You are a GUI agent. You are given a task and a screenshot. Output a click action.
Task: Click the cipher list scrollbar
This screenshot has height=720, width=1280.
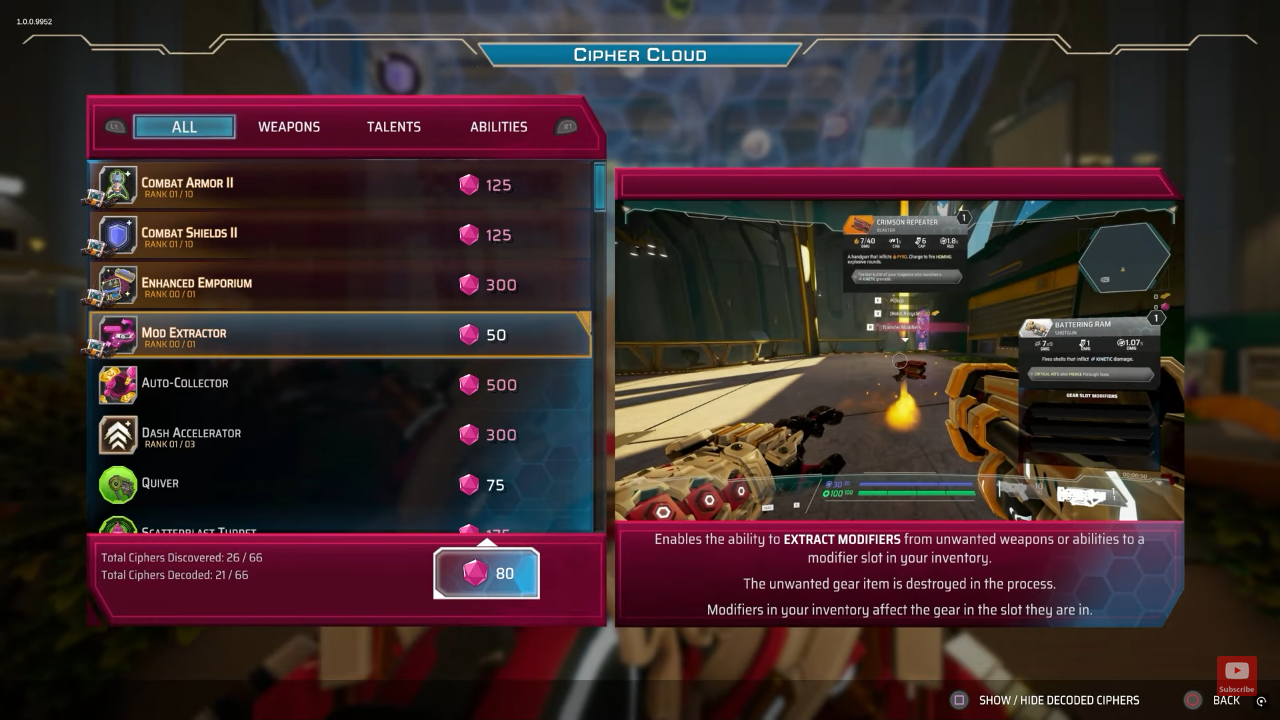(x=600, y=188)
